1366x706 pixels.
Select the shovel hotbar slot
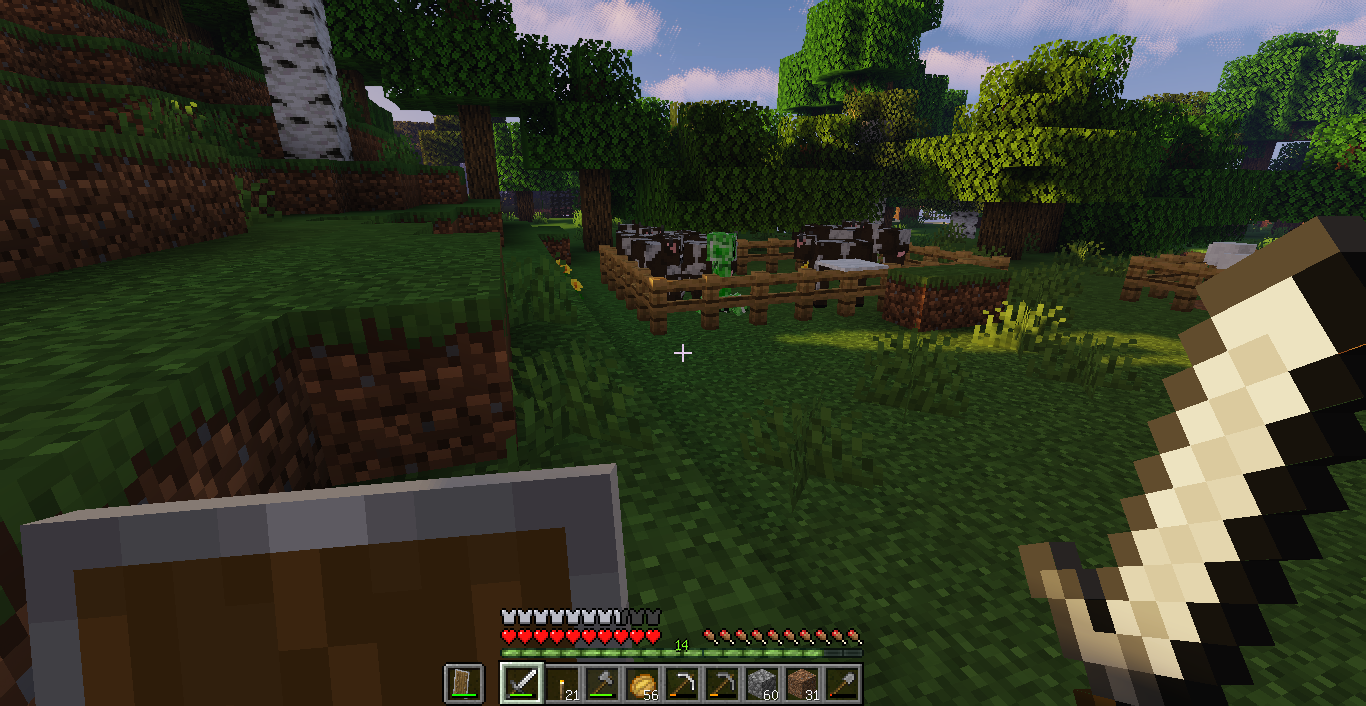tap(842, 684)
